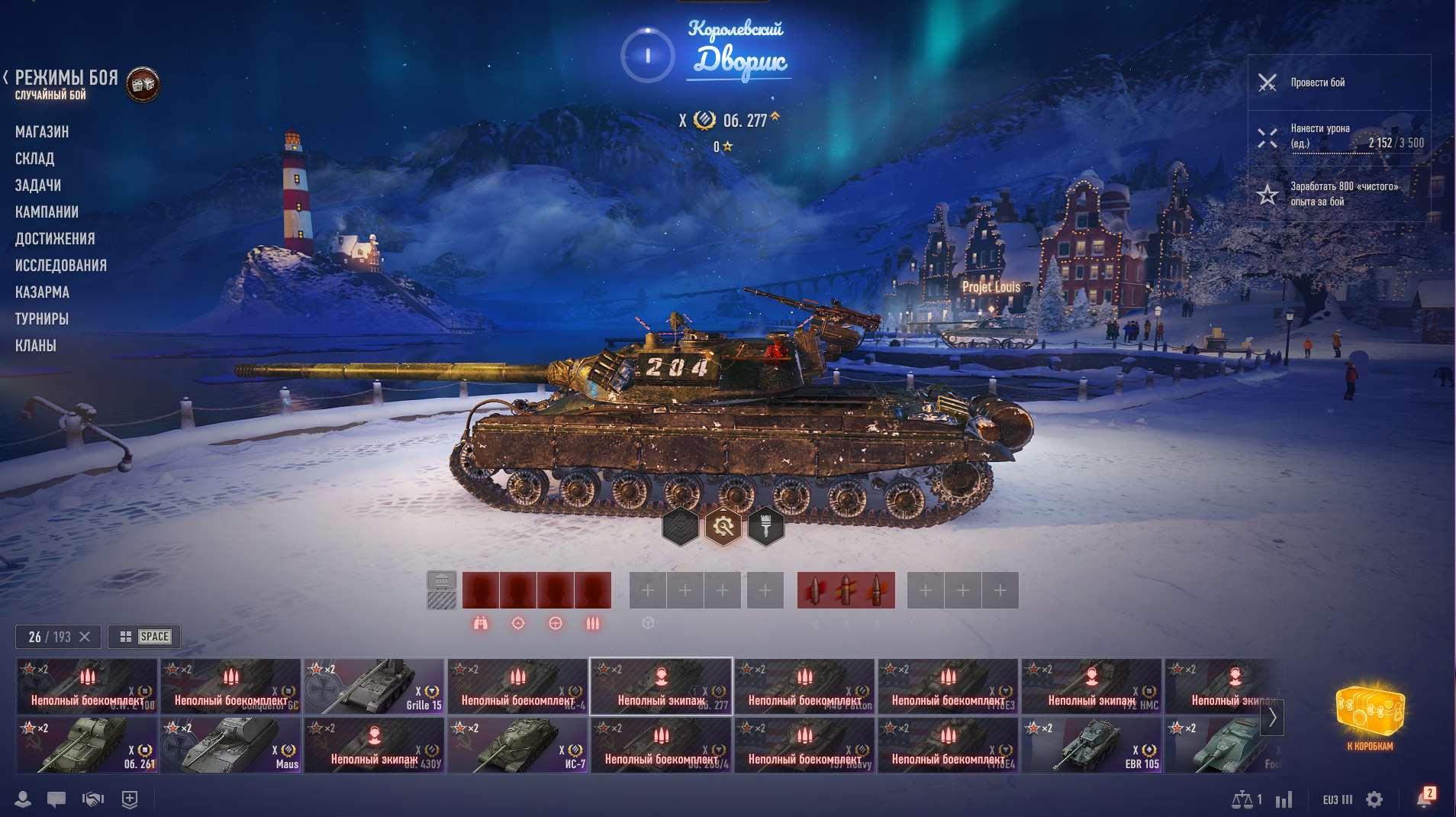Open the Об. 277 vehicle rank chevron above tank name
This screenshot has height=817, width=1456.
click(x=773, y=118)
